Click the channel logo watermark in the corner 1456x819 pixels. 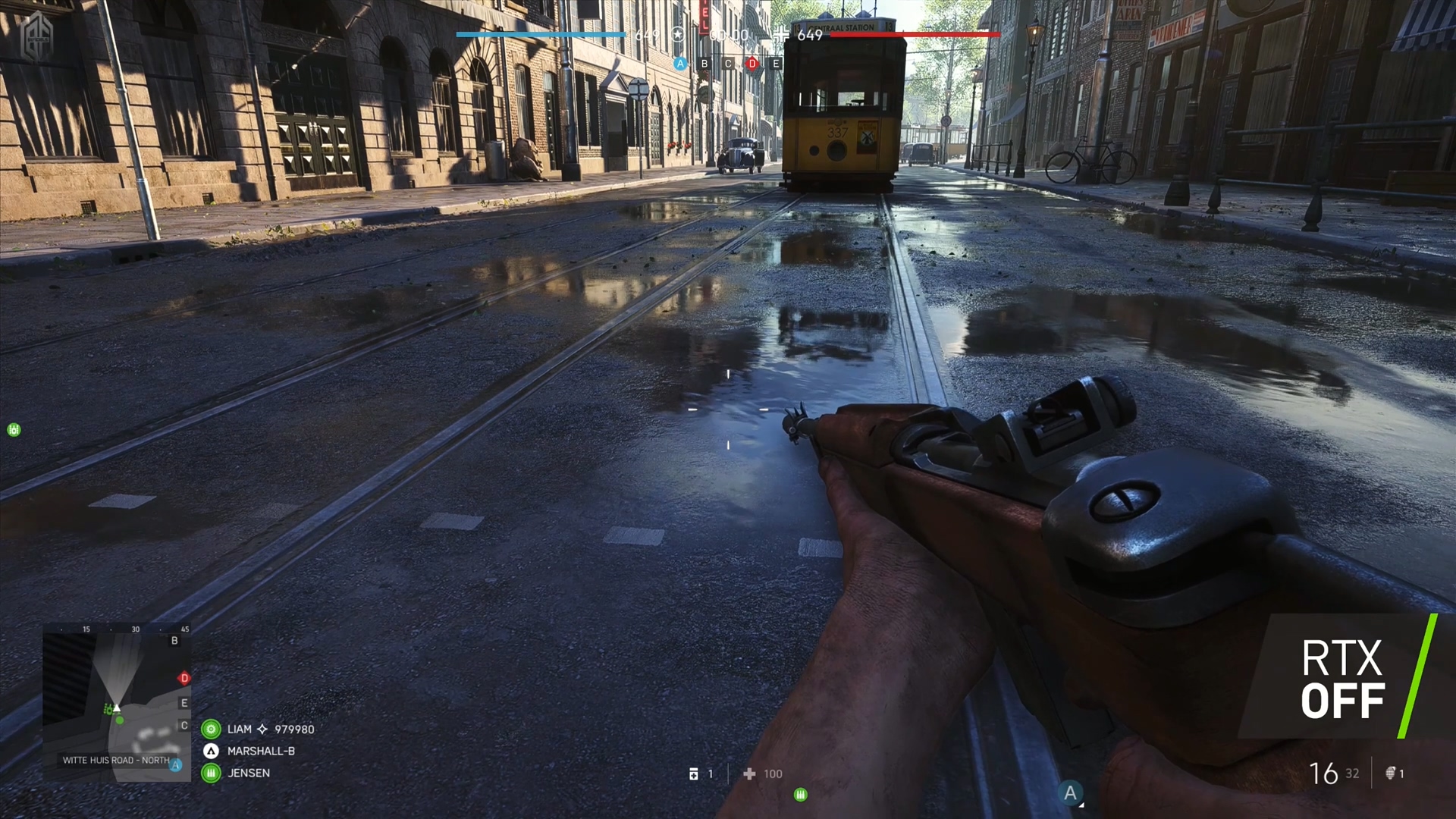[36, 36]
